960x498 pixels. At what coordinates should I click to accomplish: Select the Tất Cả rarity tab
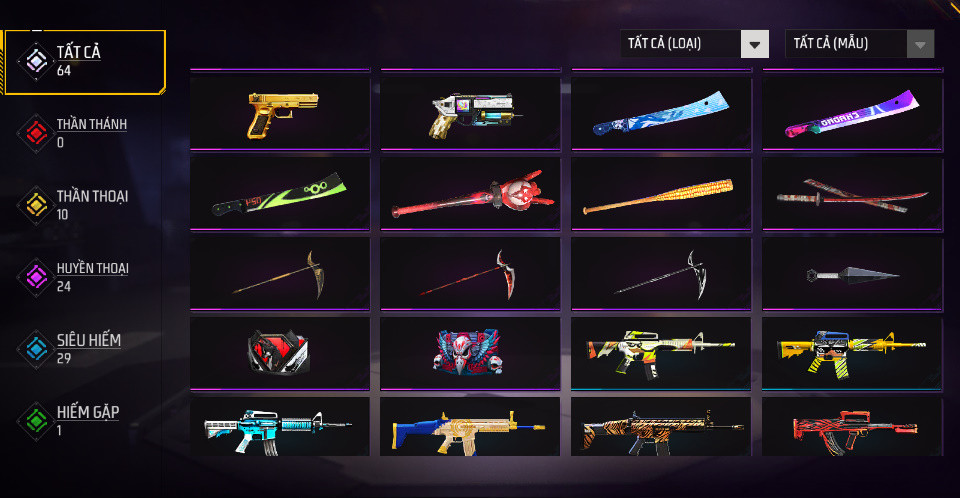point(85,61)
